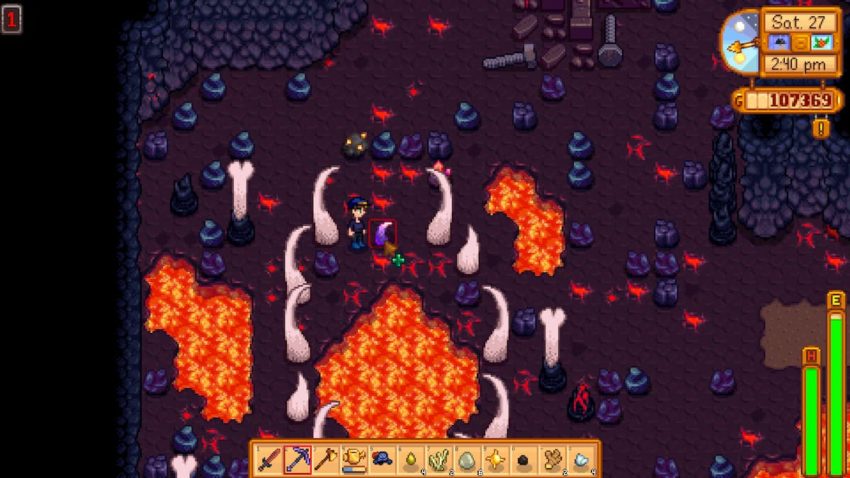
Task: Select the sword in the hotbar
Action: (268, 459)
